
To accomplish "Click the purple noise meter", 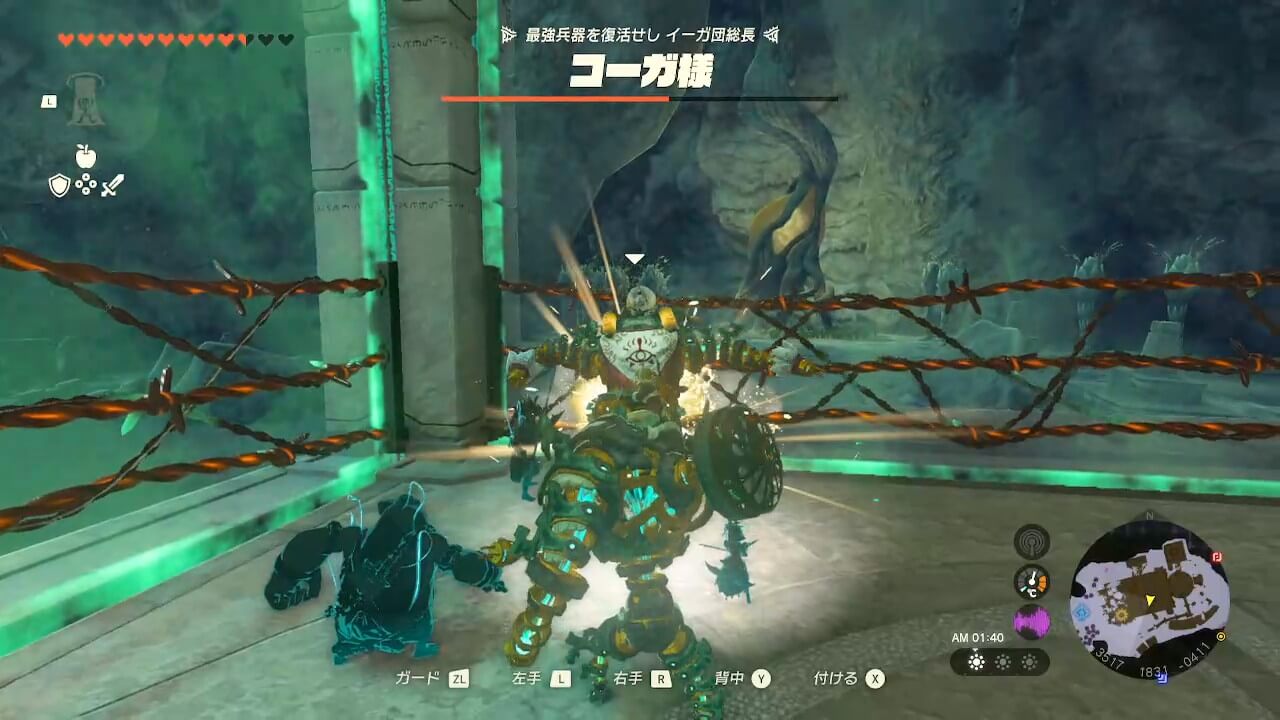I will click(x=1031, y=622).
